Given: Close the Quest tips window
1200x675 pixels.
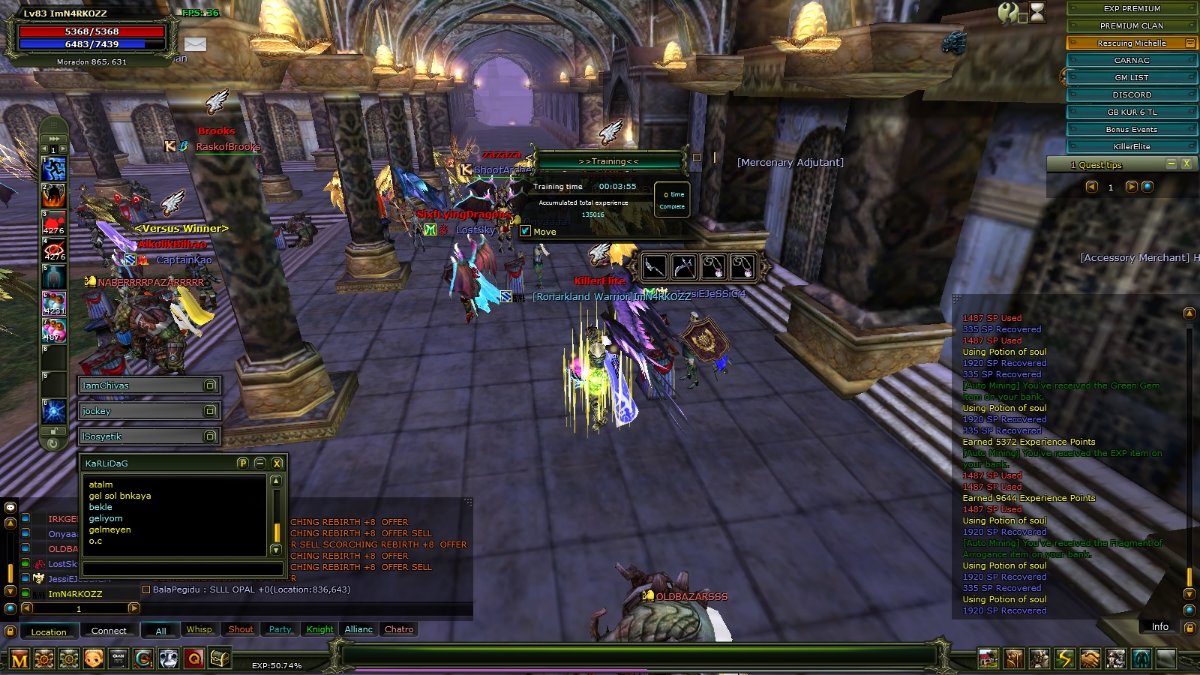Looking at the screenshot, I should (1186, 163).
